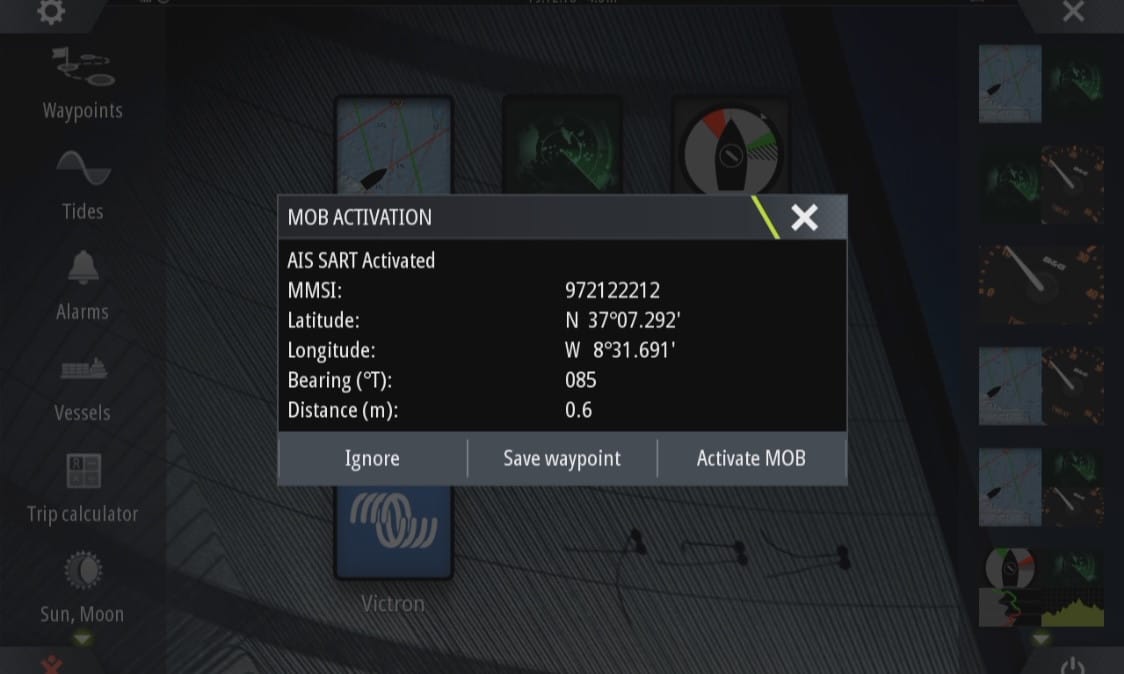Open the Sun, Moon tool
The image size is (1124, 674).
(82, 588)
